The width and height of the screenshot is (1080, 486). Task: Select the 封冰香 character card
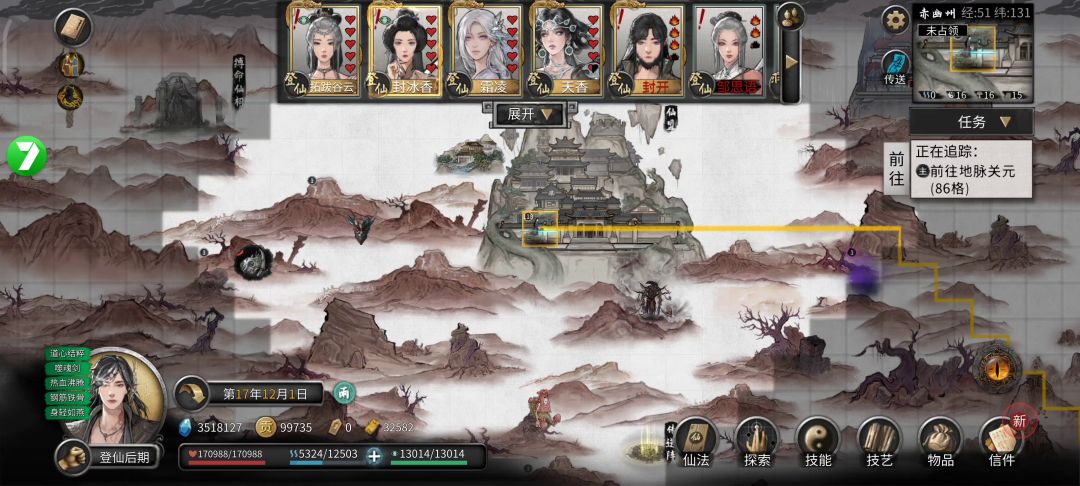point(405,50)
